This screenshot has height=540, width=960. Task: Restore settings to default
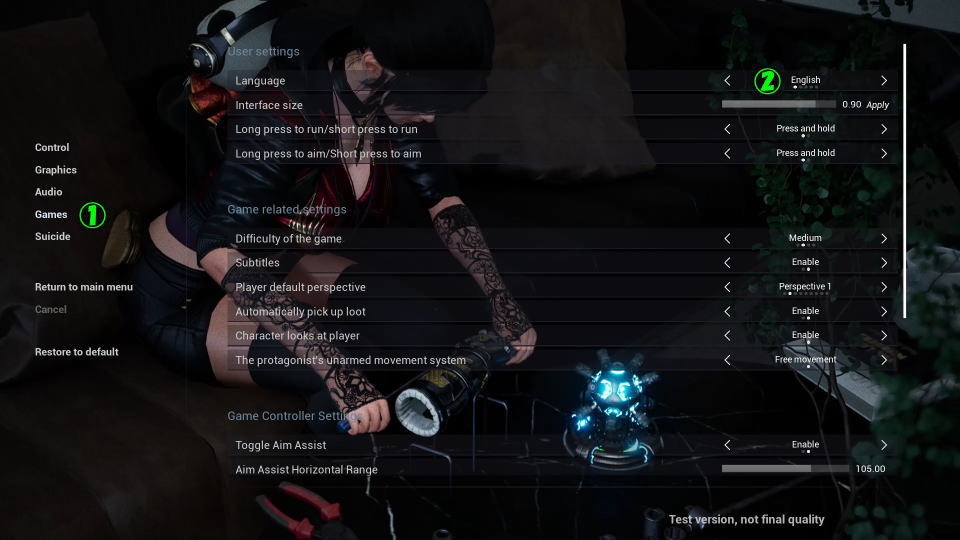77,352
